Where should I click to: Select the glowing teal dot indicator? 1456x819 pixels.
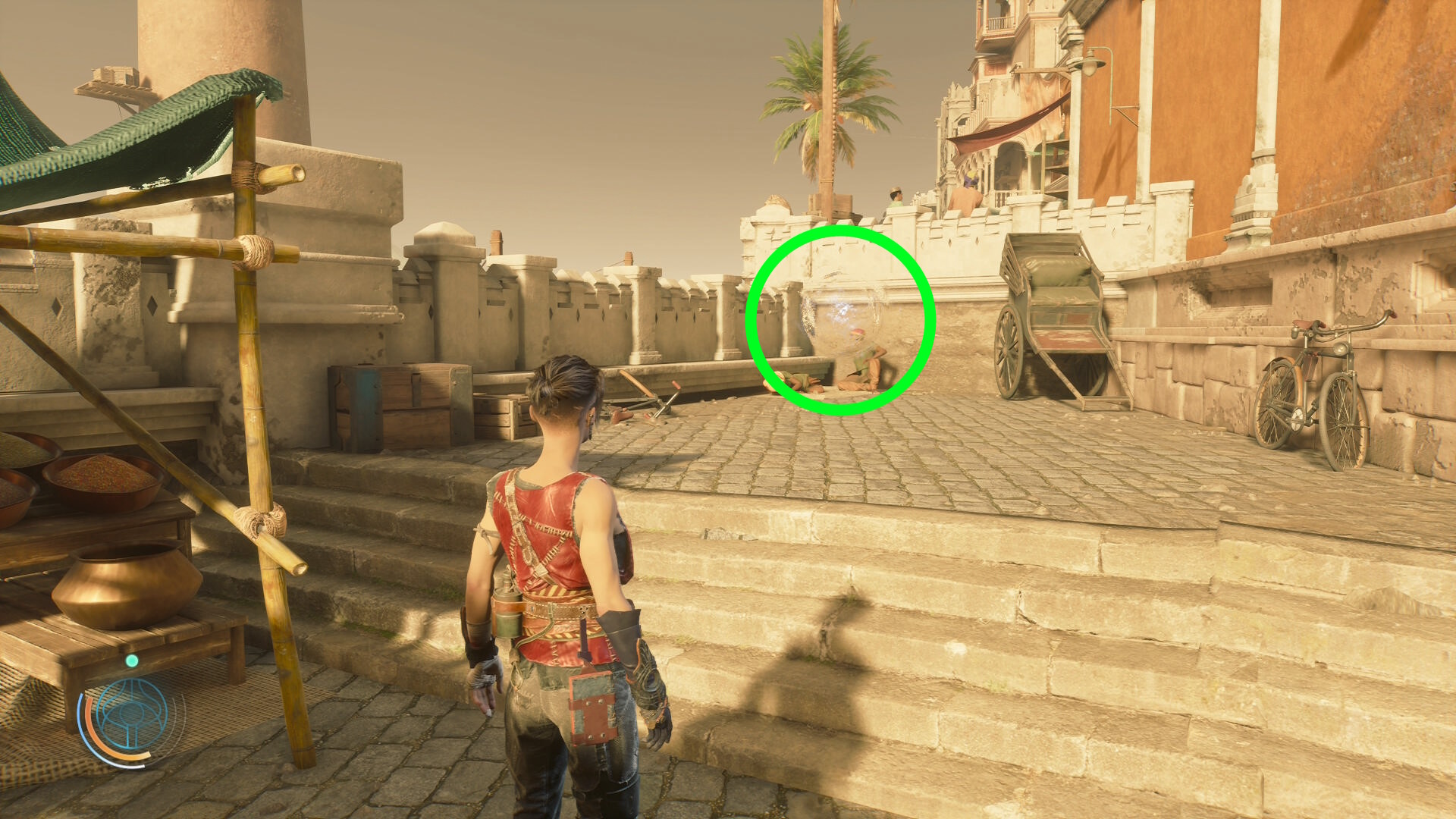click(x=132, y=661)
